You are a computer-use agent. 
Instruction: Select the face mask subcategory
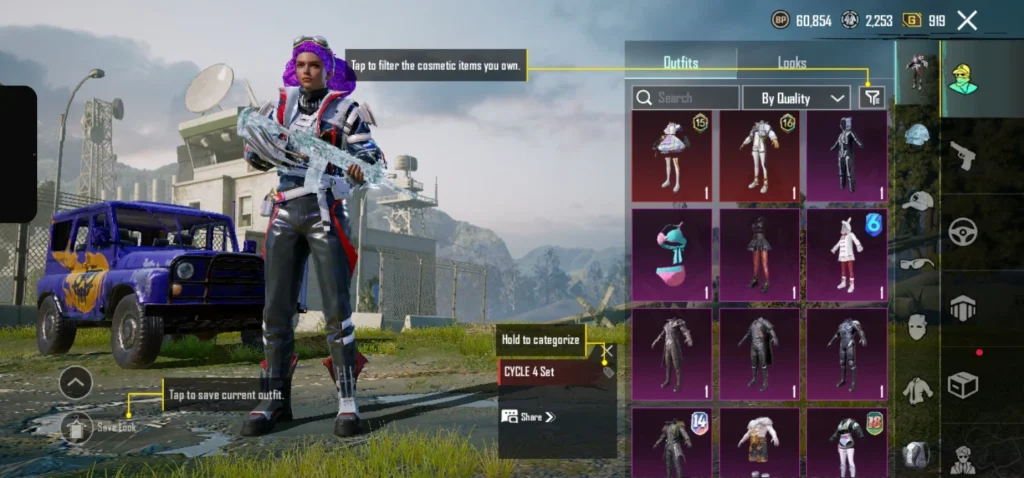(x=917, y=326)
